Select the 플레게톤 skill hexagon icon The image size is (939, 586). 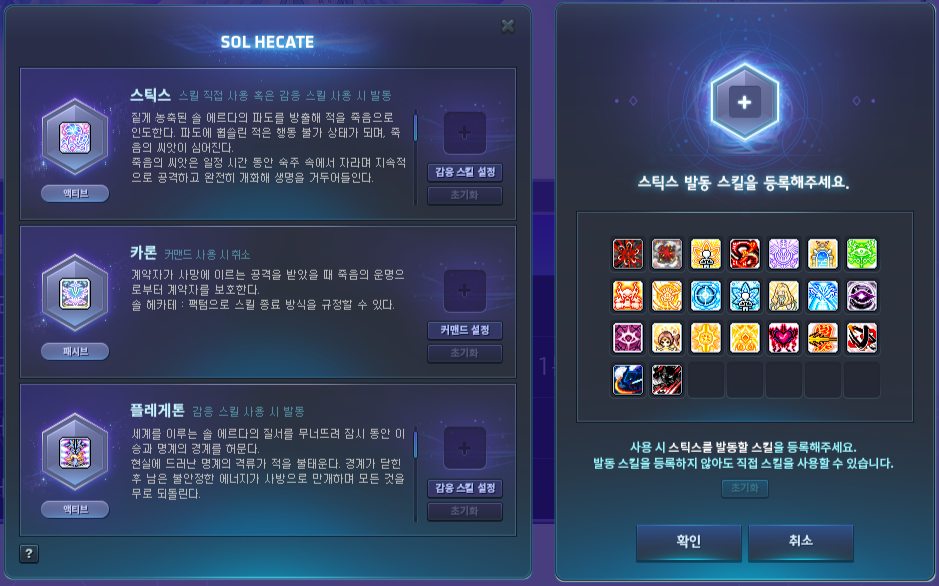tap(75, 452)
